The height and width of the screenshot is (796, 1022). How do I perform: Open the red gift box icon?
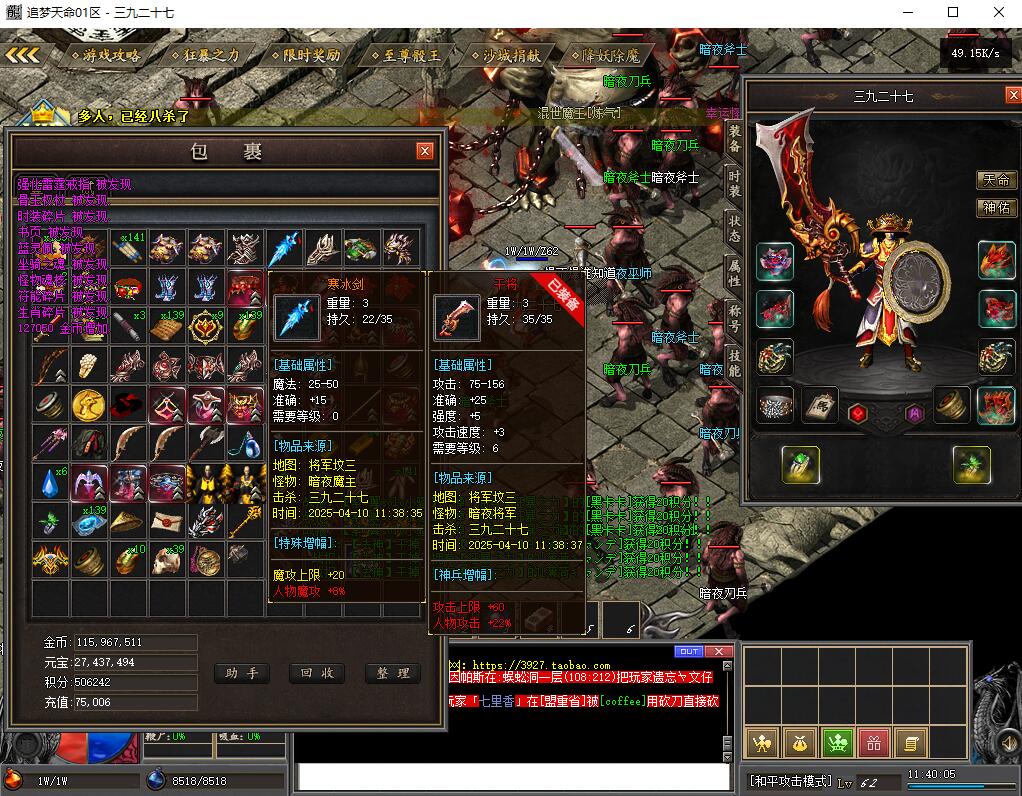pos(874,742)
